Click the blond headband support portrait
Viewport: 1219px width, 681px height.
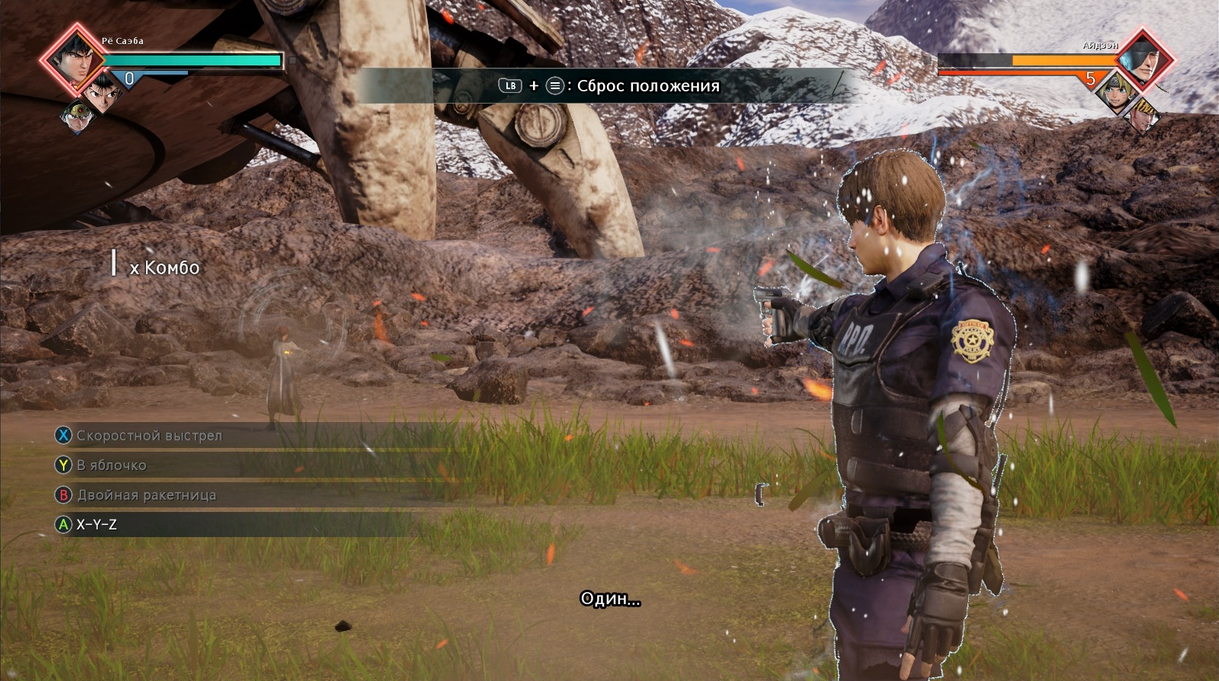click(1113, 92)
